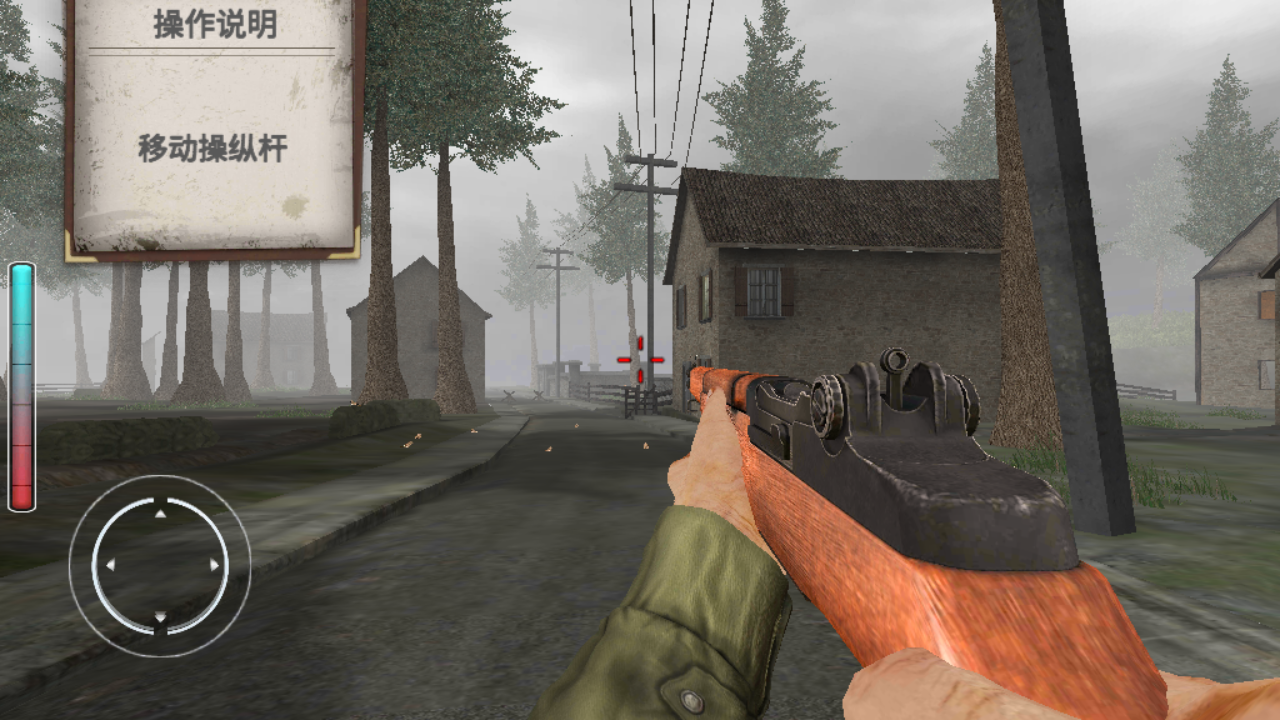Tap the left arrow on the movement joystick
The image size is (1280, 720).
point(109,566)
